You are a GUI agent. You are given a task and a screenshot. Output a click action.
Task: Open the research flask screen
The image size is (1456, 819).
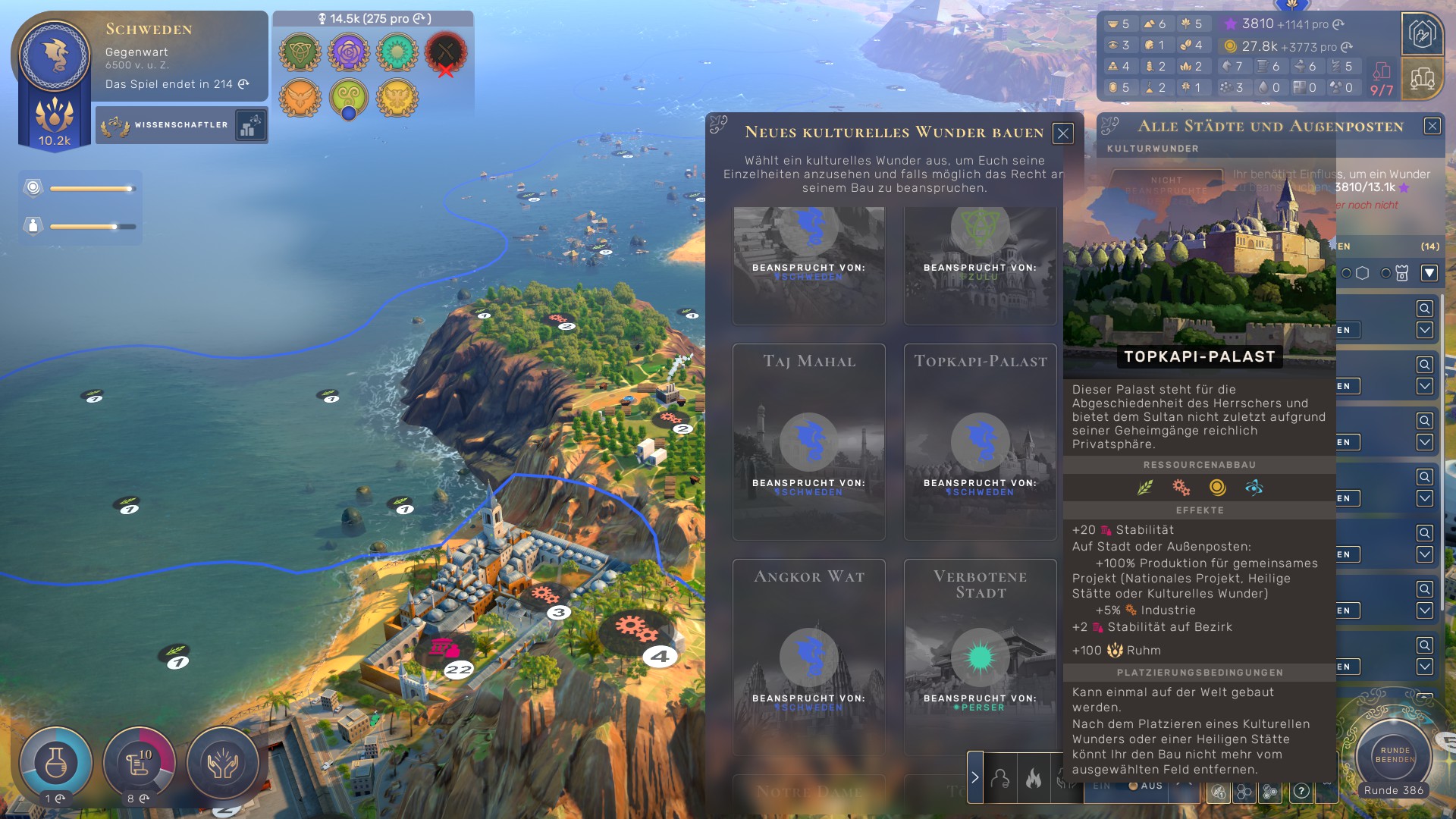tap(55, 763)
